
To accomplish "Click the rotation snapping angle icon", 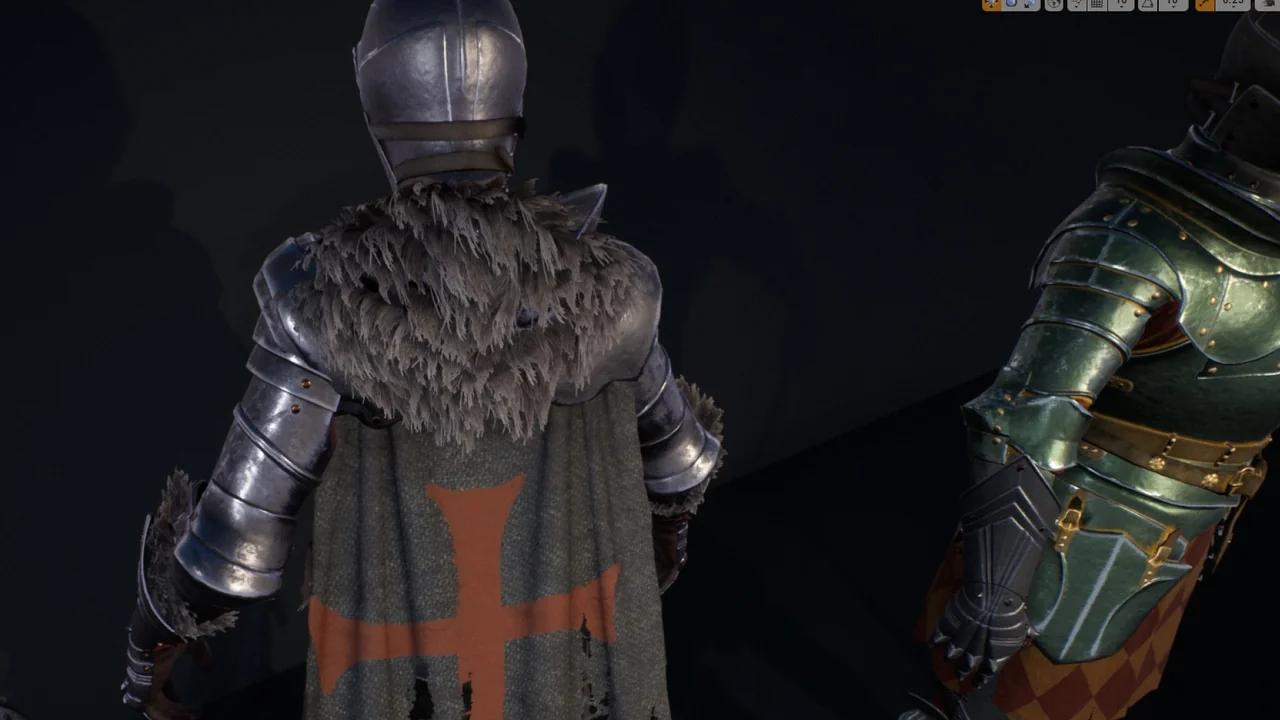I will 1148,5.
